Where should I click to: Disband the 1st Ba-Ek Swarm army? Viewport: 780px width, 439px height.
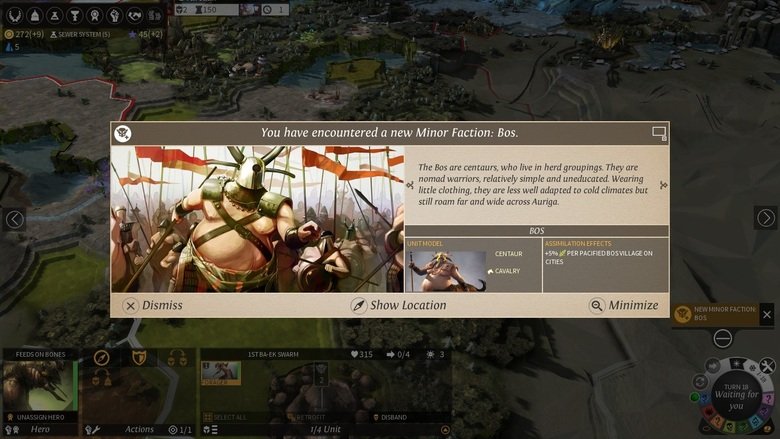[x=394, y=417]
